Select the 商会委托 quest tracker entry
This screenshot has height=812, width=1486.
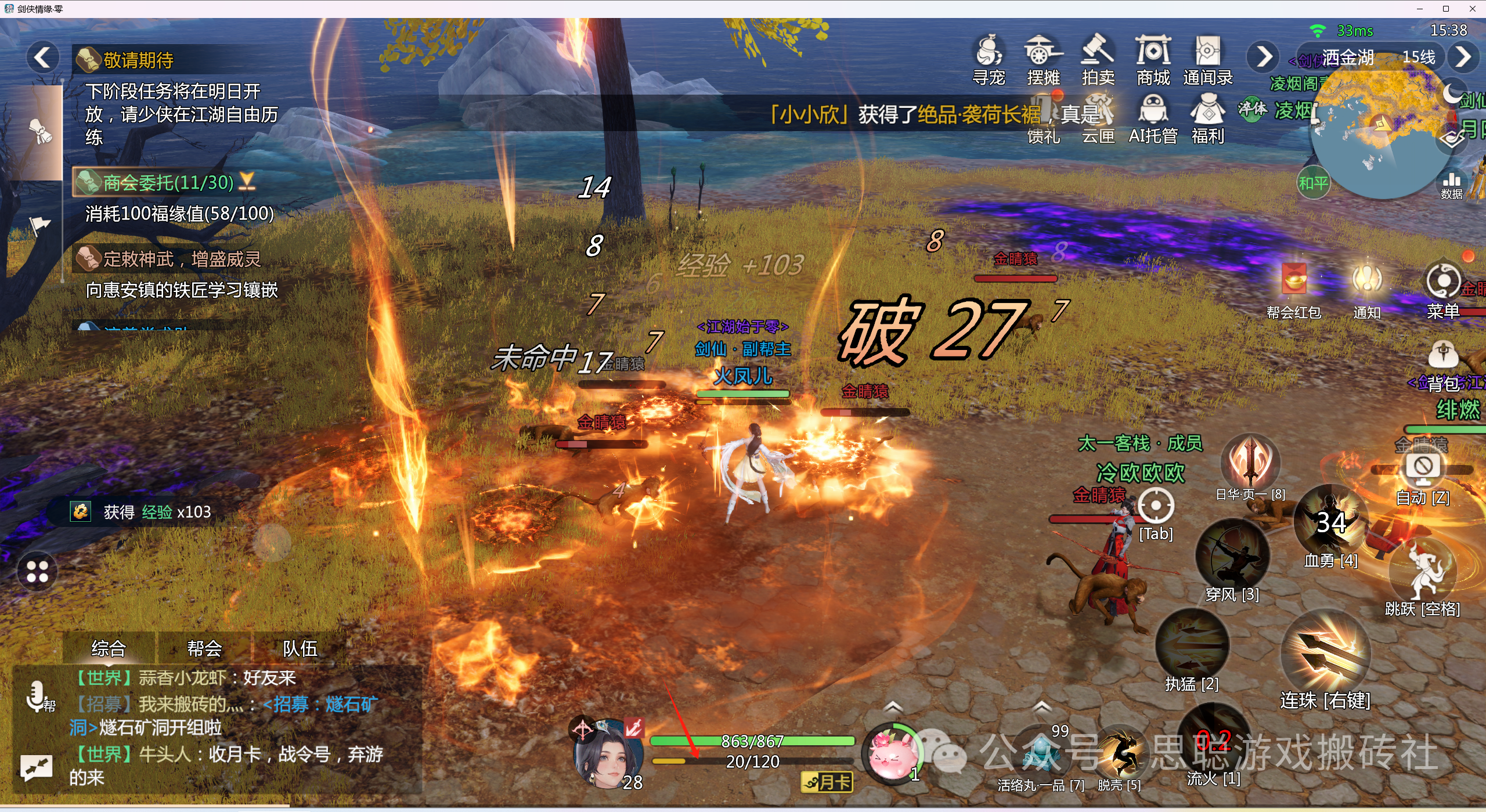point(168,183)
